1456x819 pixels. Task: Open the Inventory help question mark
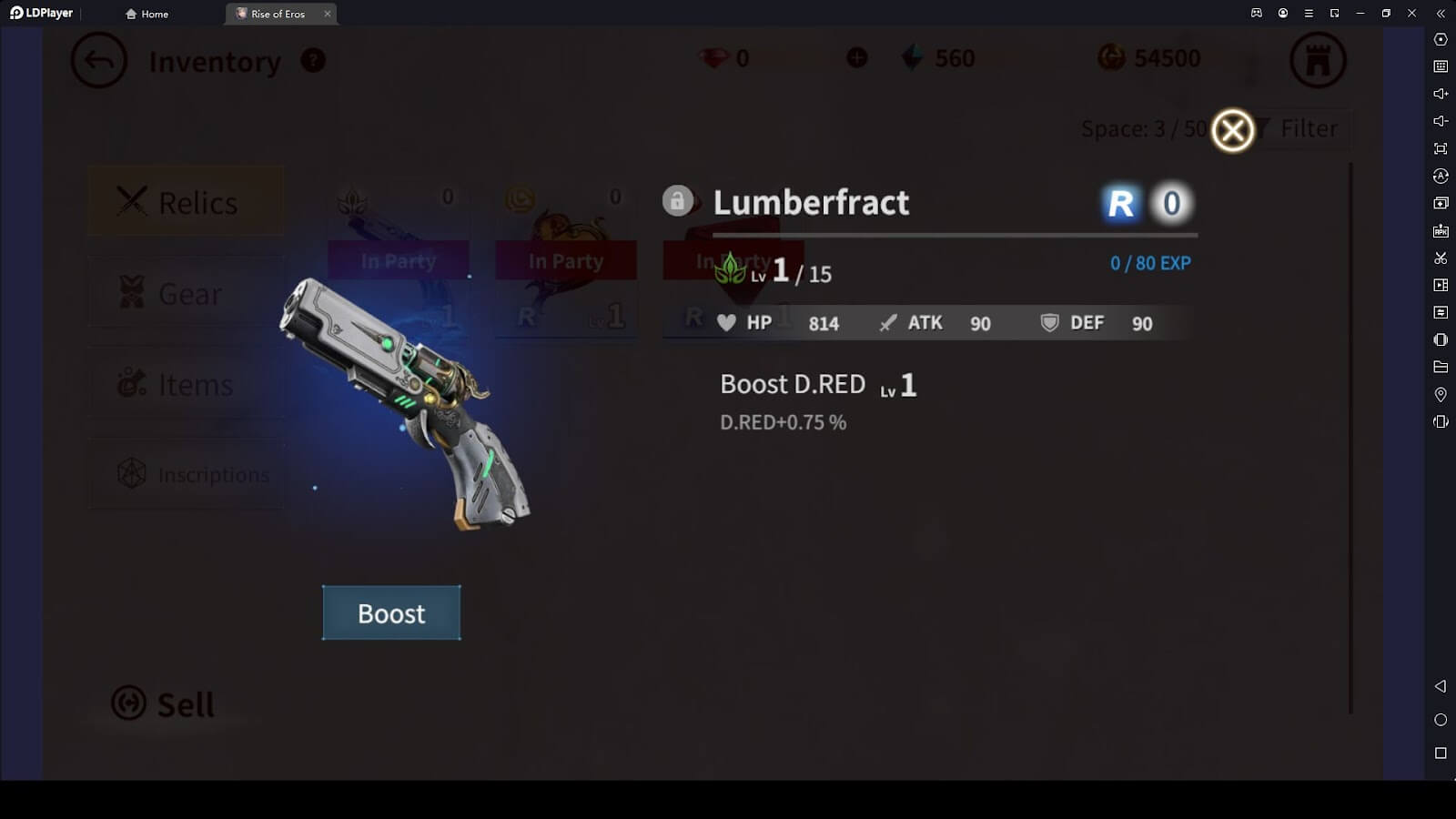pyautogui.click(x=313, y=61)
